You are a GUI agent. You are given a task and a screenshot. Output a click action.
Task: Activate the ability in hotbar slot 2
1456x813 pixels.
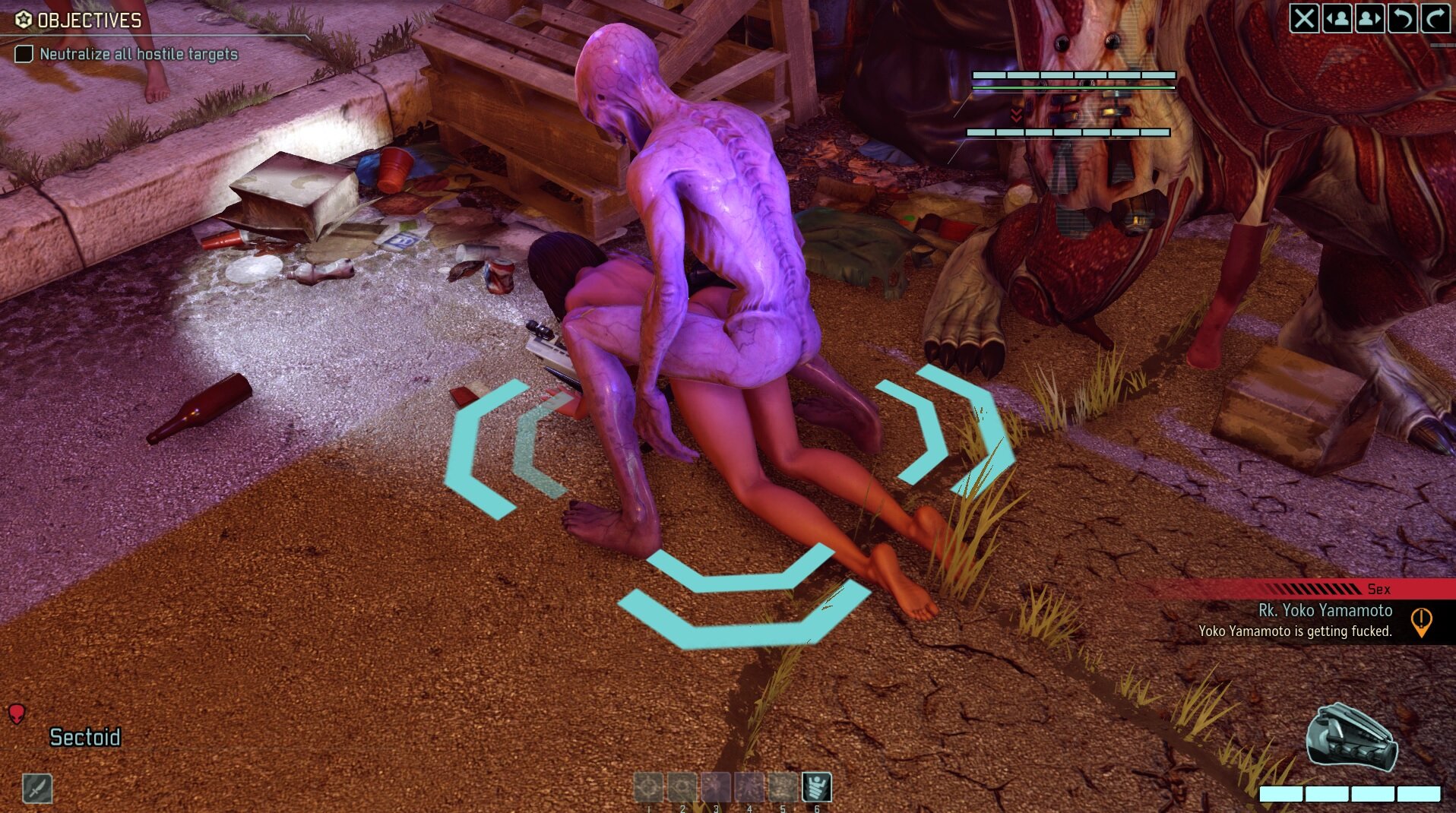(x=682, y=788)
